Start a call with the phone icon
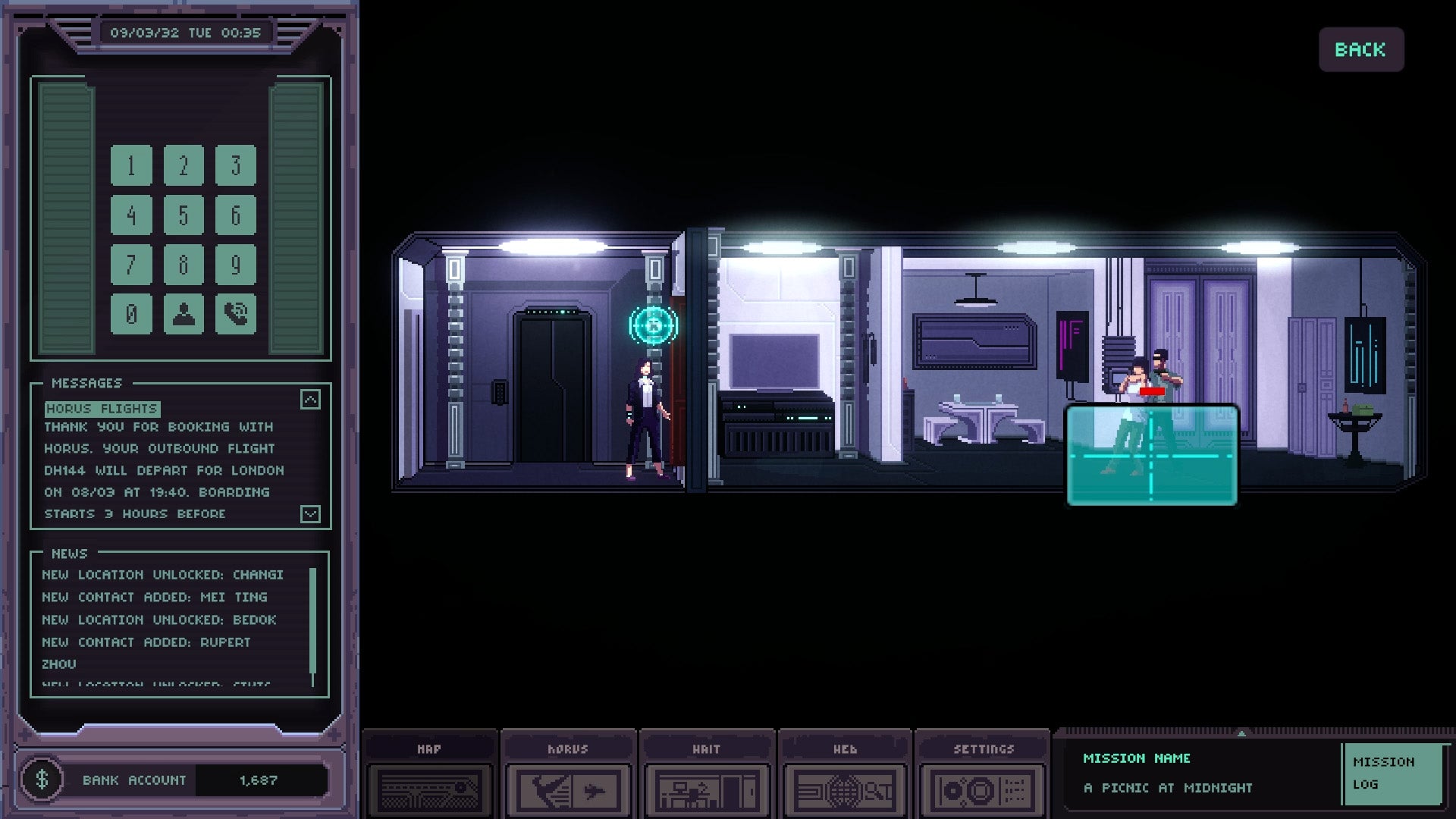Image resolution: width=1456 pixels, height=819 pixels. (235, 314)
